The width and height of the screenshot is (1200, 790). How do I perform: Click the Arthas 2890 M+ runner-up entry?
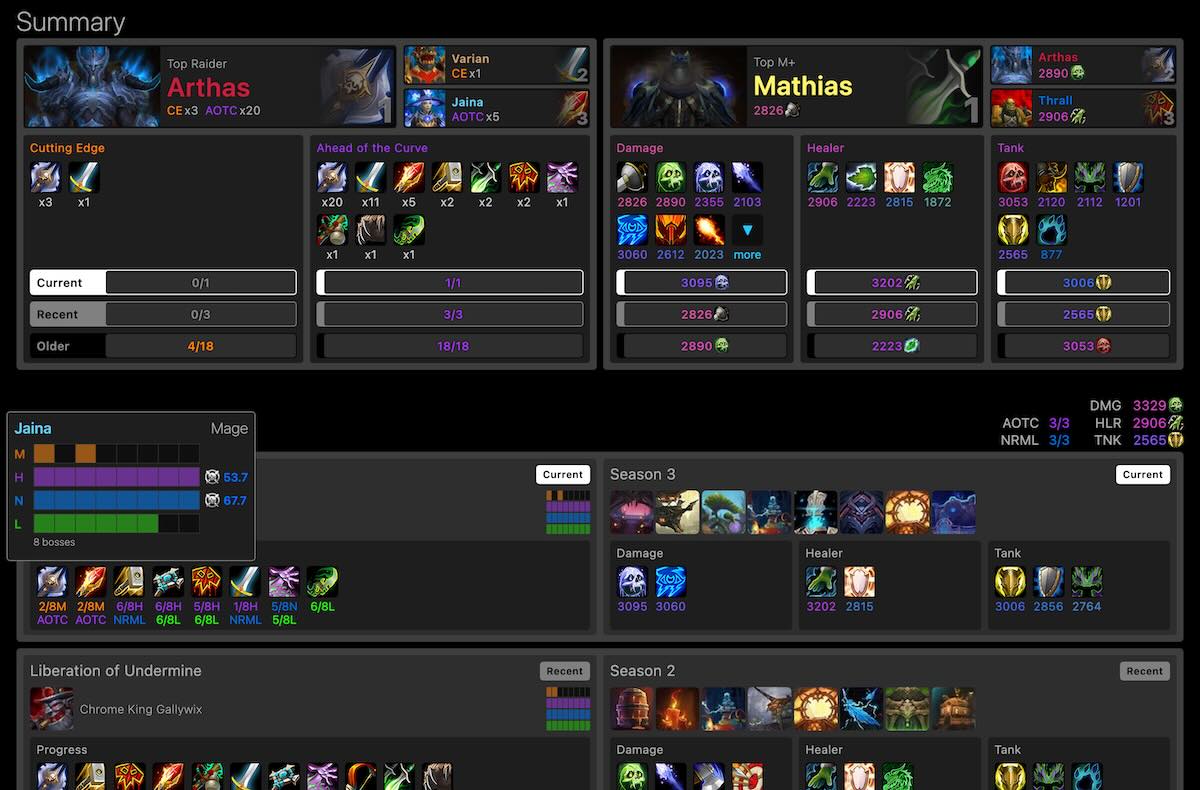pos(1082,66)
